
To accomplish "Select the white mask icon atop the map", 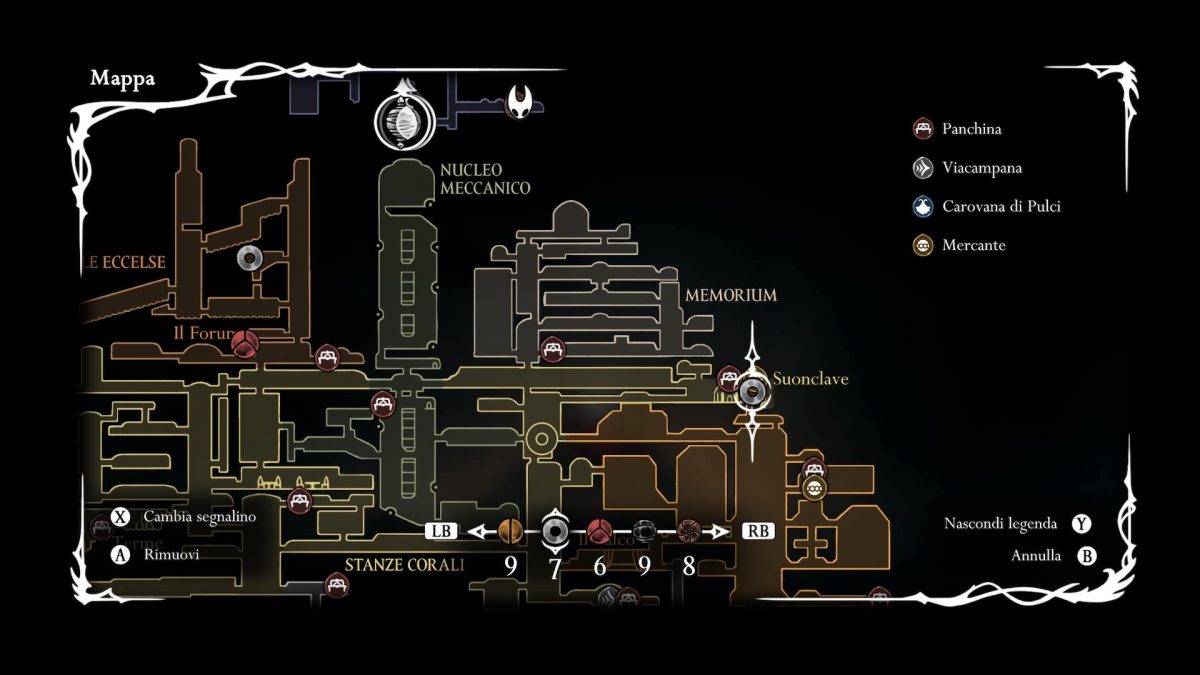I will pos(522,101).
